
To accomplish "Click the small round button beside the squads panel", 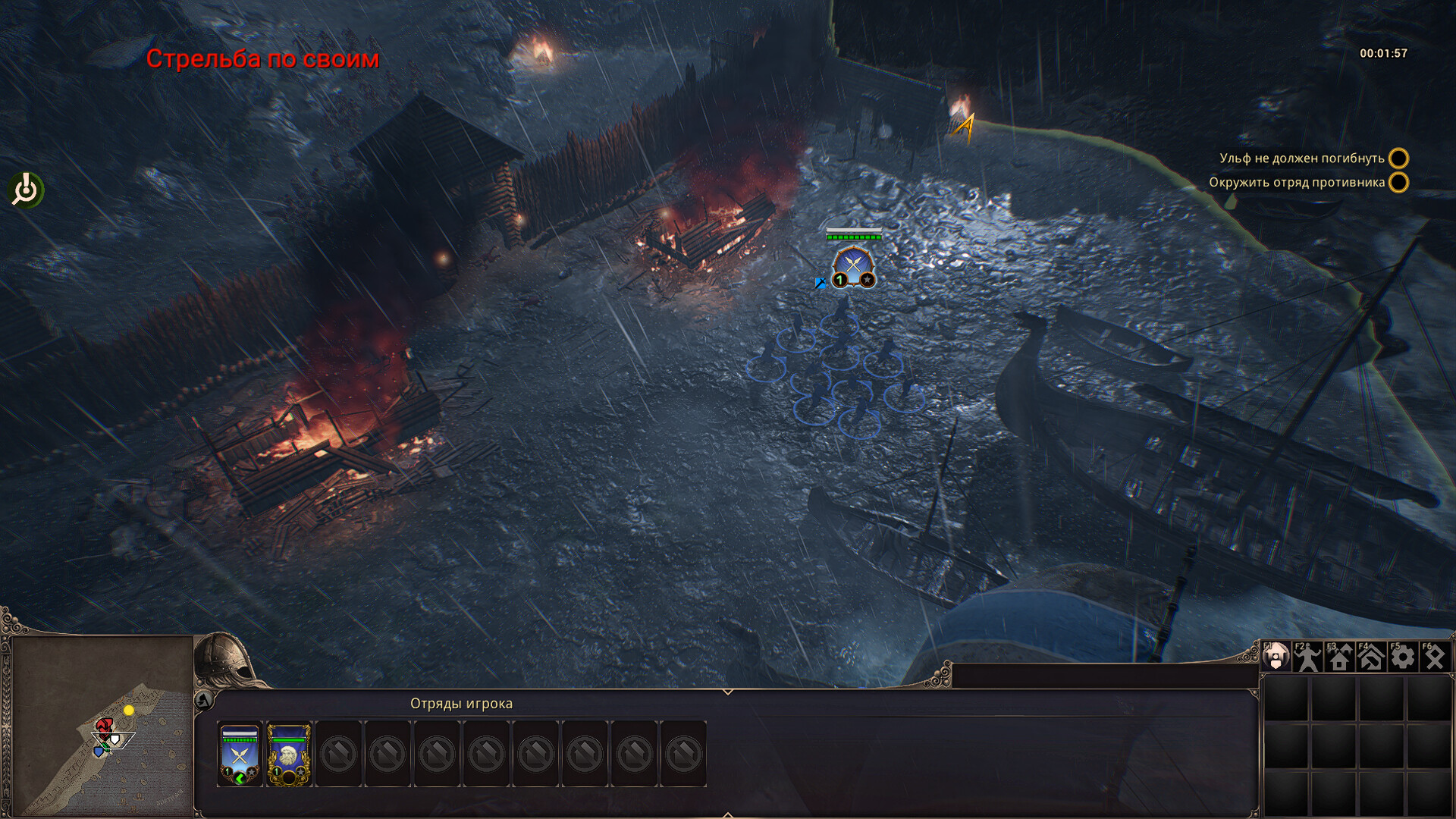I will [203, 701].
